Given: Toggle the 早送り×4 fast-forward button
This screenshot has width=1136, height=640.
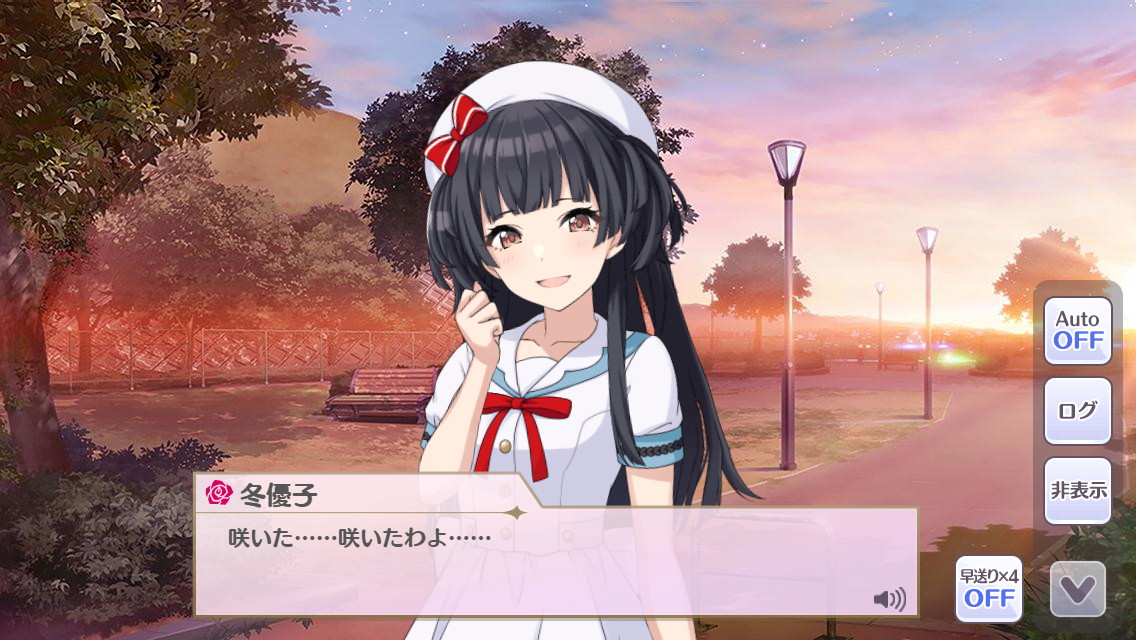Looking at the screenshot, I should coord(988,589).
